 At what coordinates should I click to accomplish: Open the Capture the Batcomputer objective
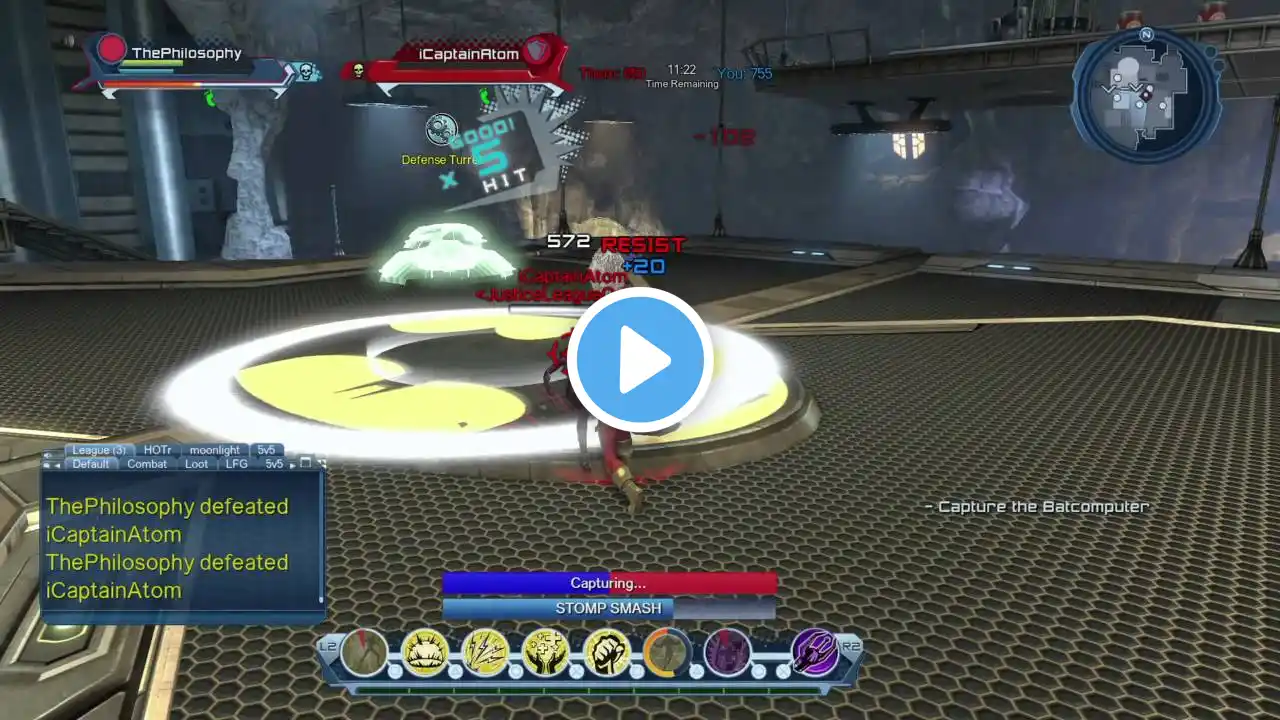[x=1036, y=507]
